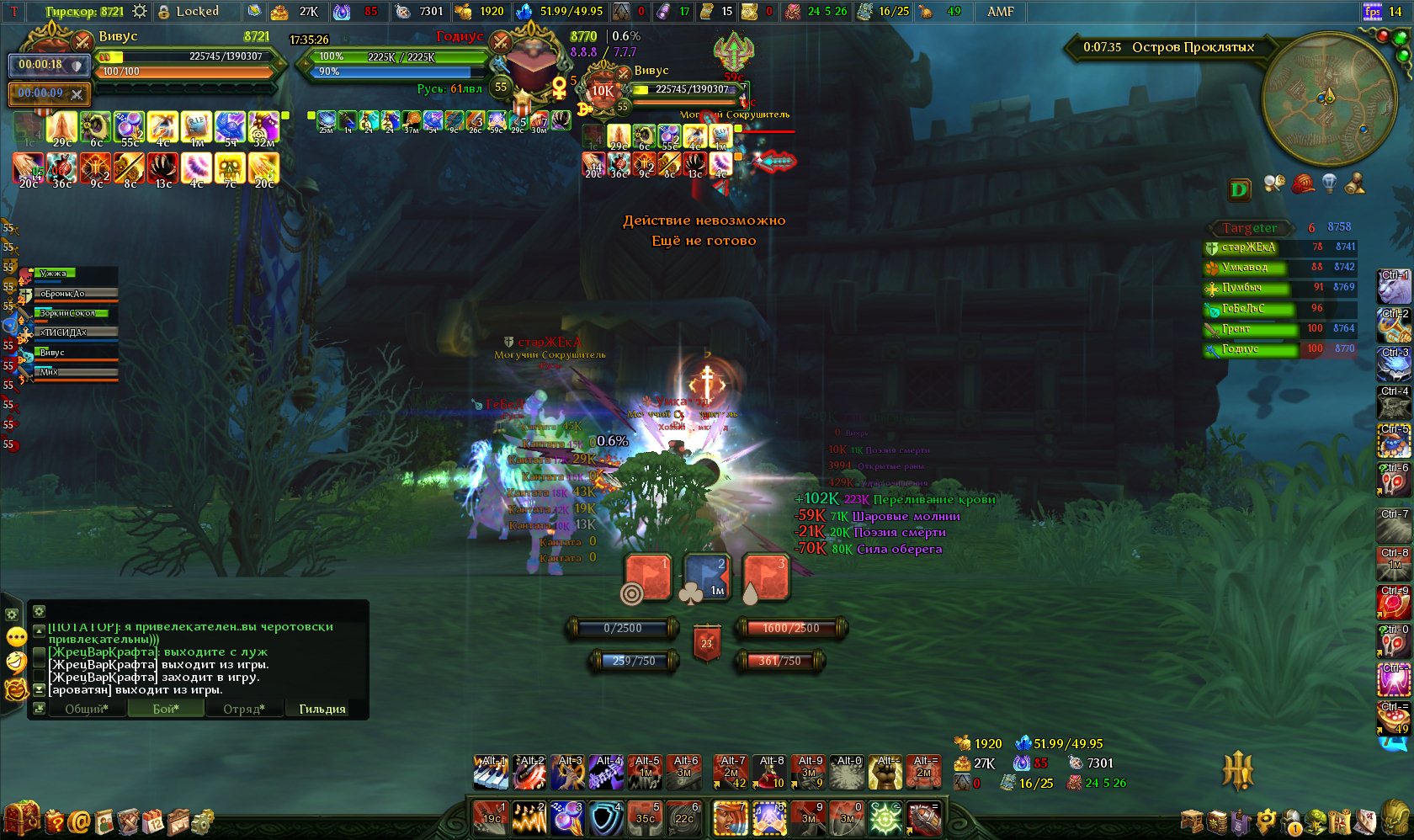Activate the golden fist Alt-minus ability
The height and width of the screenshot is (840, 1414).
coord(885,773)
